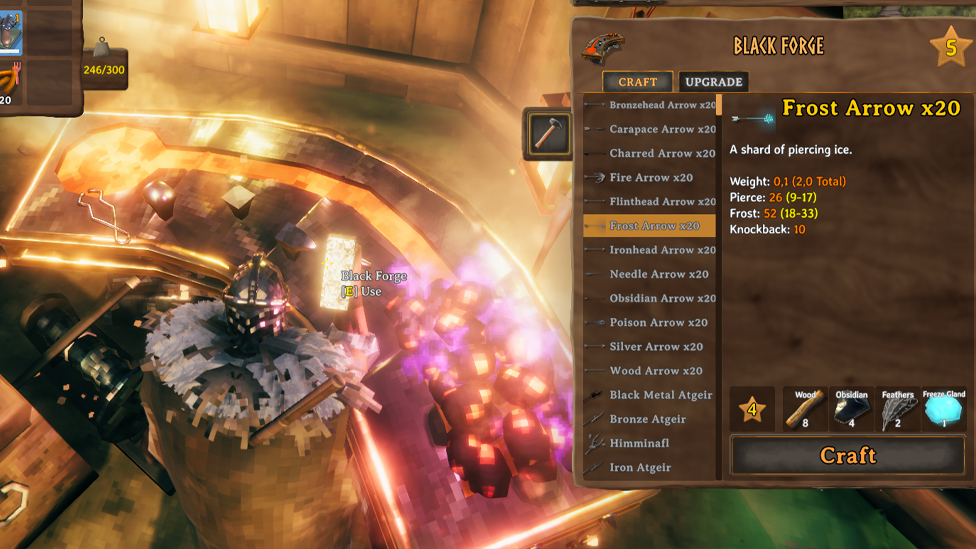The width and height of the screenshot is (976, 549).
Task: Select the Craft tab
Action: (637, 82)
